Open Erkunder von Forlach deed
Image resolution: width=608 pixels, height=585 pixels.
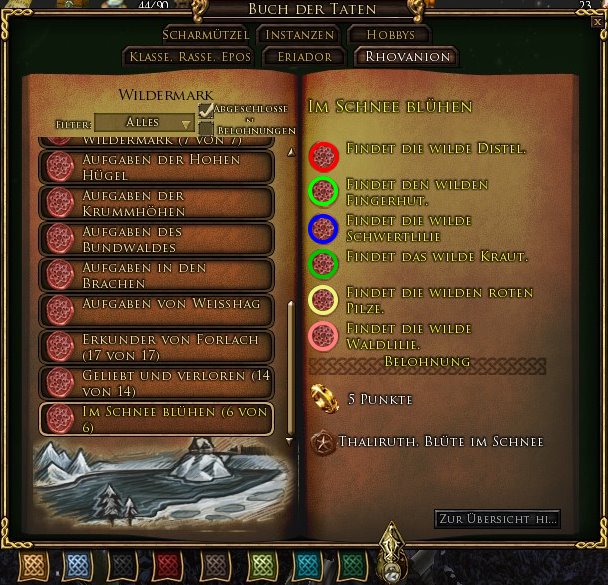tap(156, 346)
